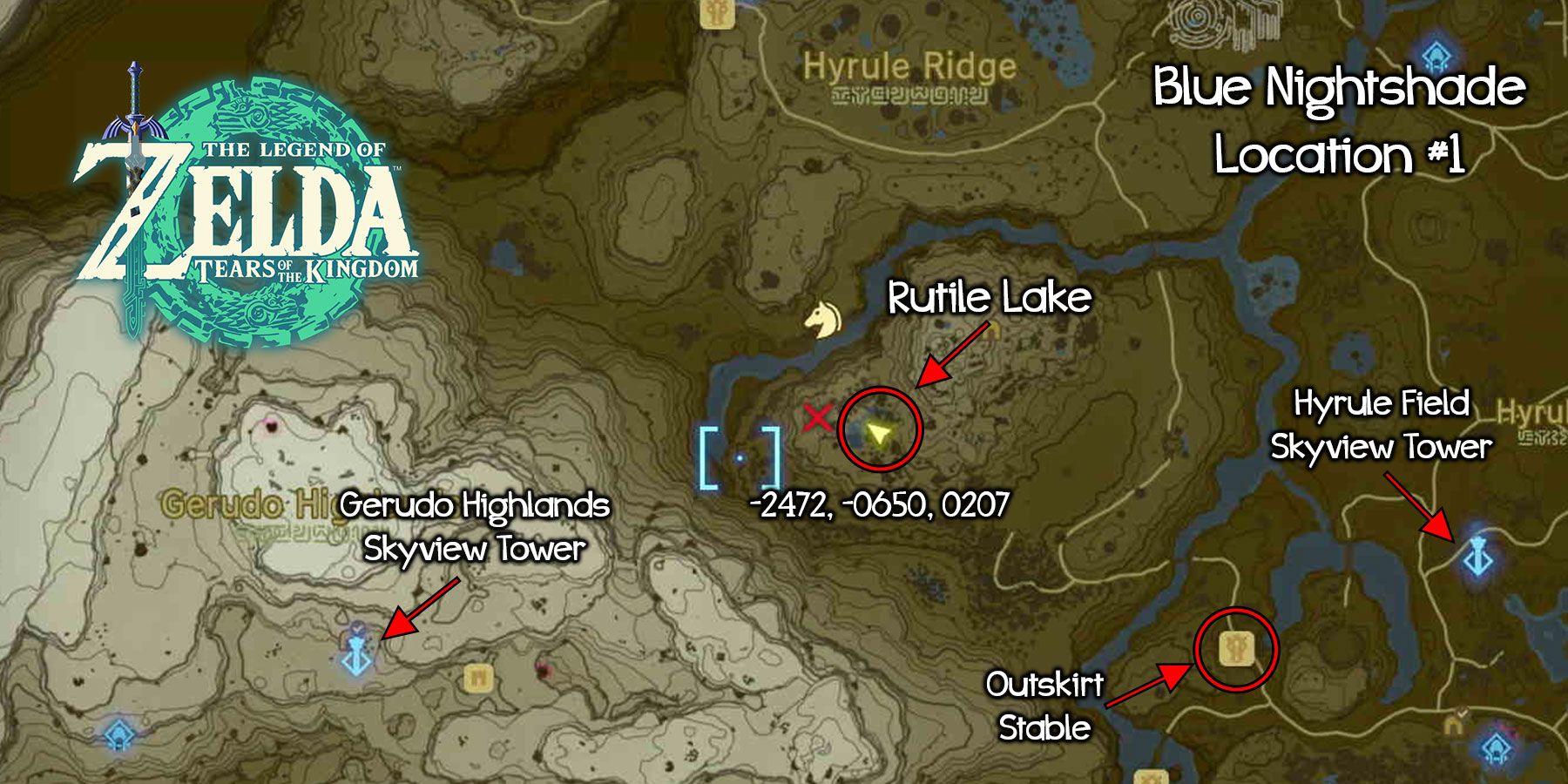Click the yellow gate icon near the bottom-right shrine
The width and height of the screenshot is (1568, 784).
click(1454, 726)
